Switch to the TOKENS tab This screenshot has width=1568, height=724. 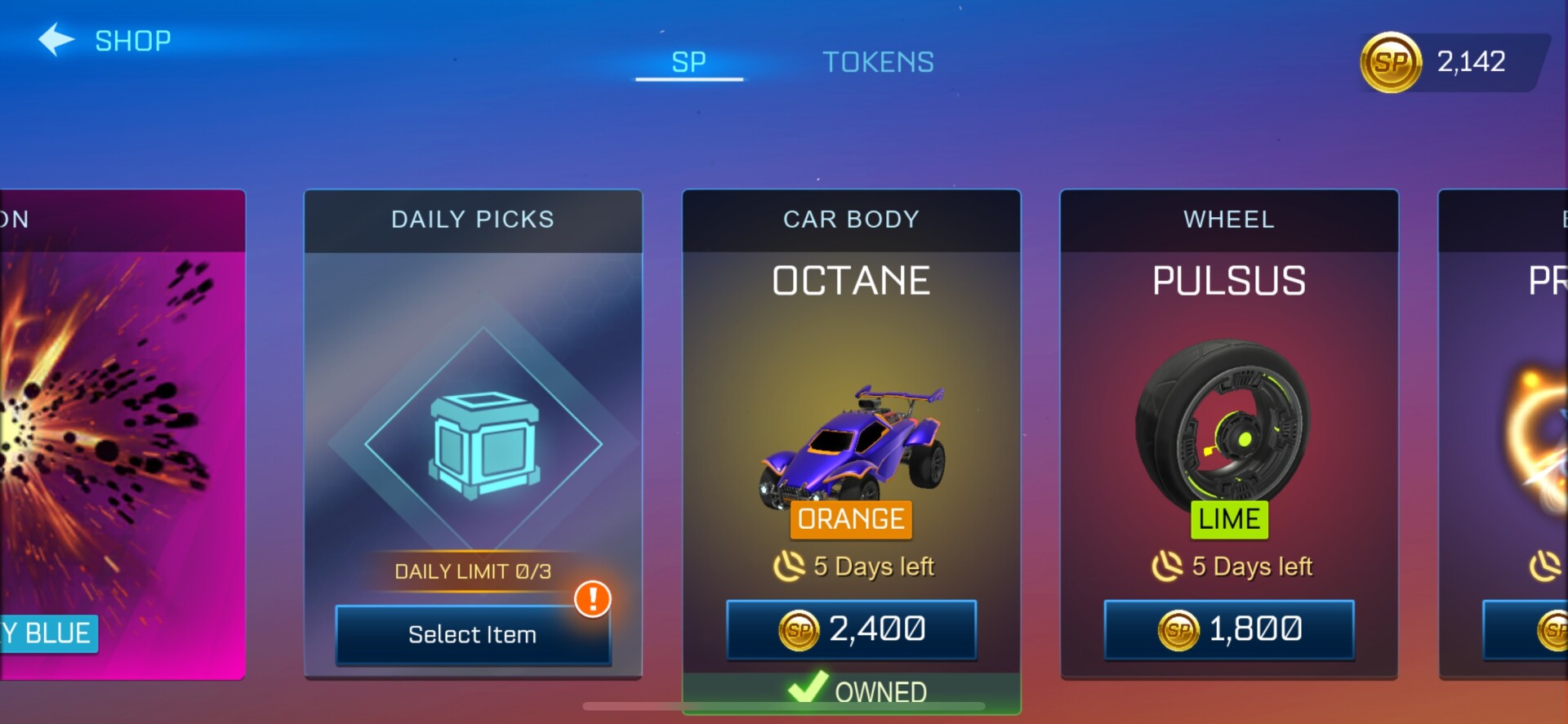click(878, 61)
